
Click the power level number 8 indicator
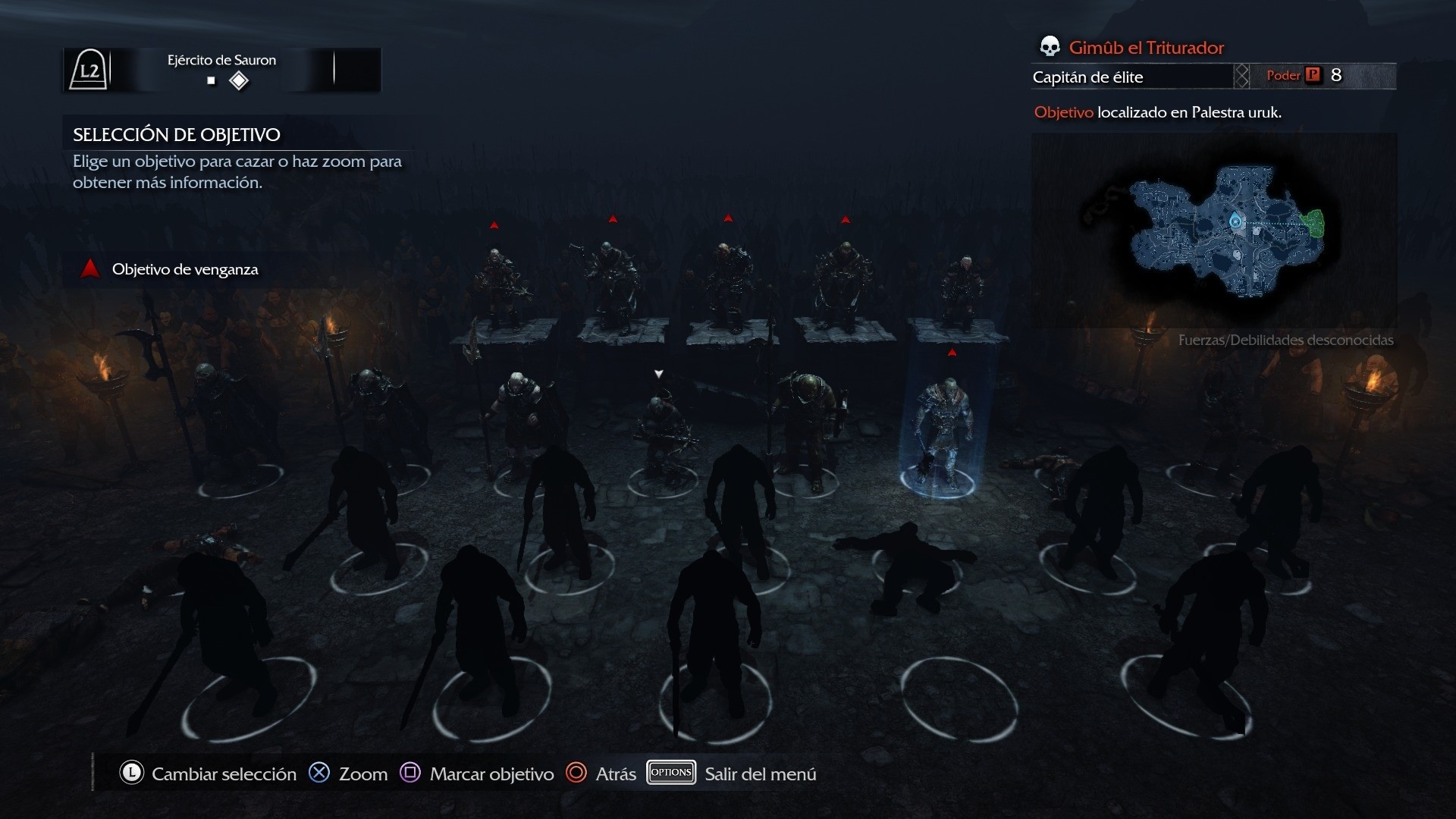coord(1337,75)
